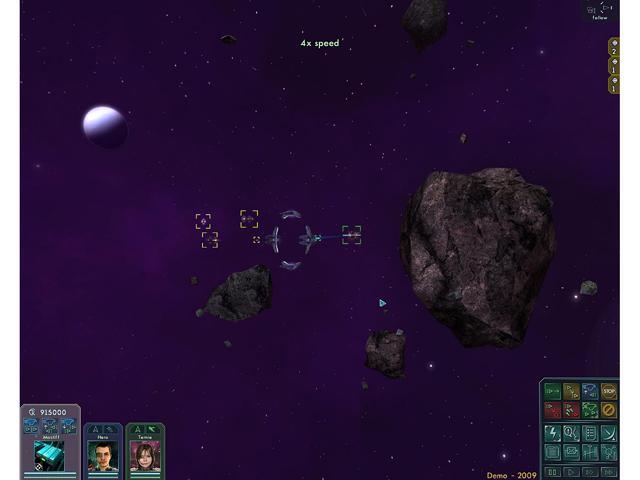Image resolution: width=640 pixels, height=480 pixels.
Task: Open the envelope message icon
Action: tap(571, 452)
